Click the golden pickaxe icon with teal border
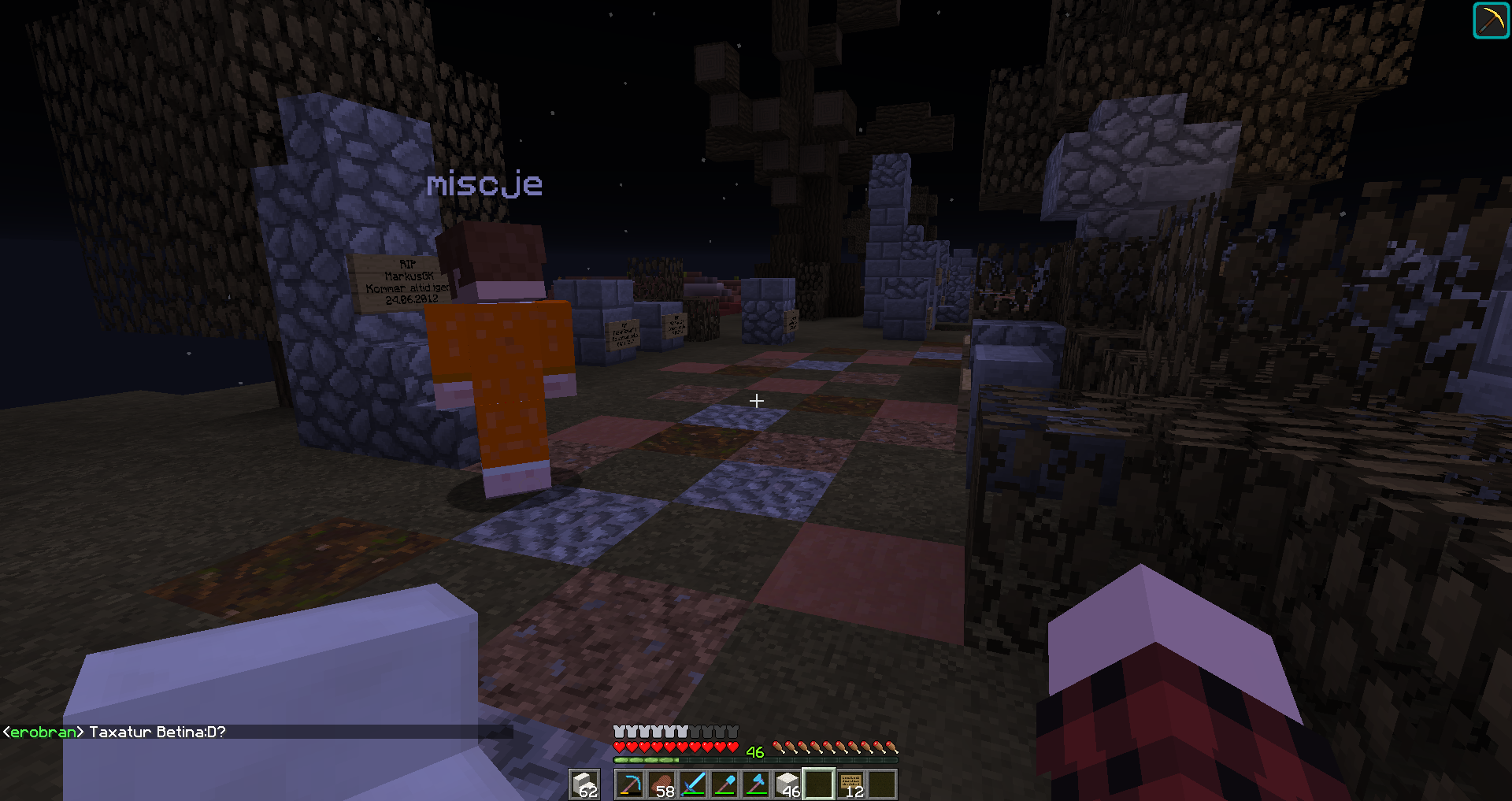The height and width of the screenshot is (801, 1512). [1491, 20]
